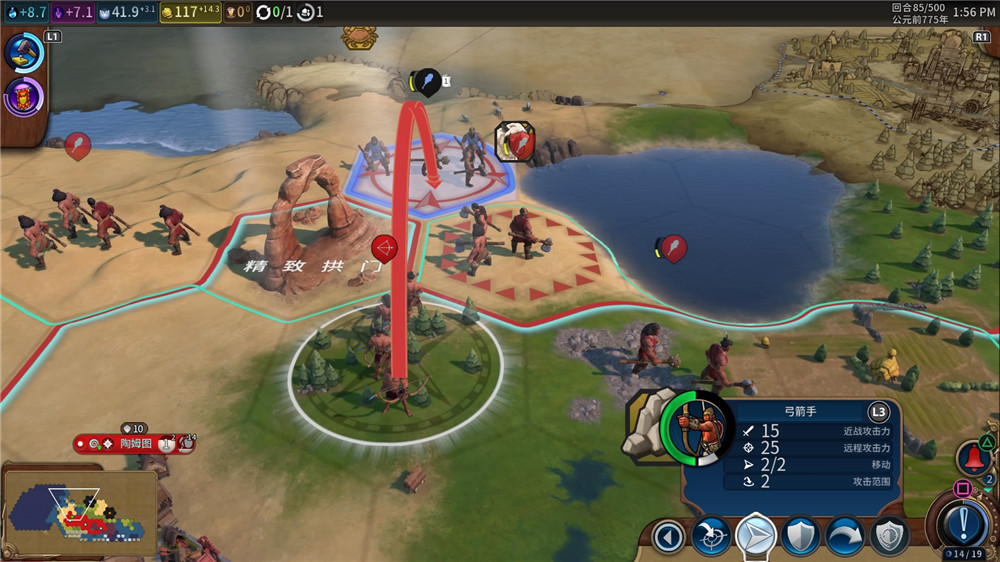The image size is (1000, 562).
Task: Open the civics tree banner icon
Action: click(23, 98)
